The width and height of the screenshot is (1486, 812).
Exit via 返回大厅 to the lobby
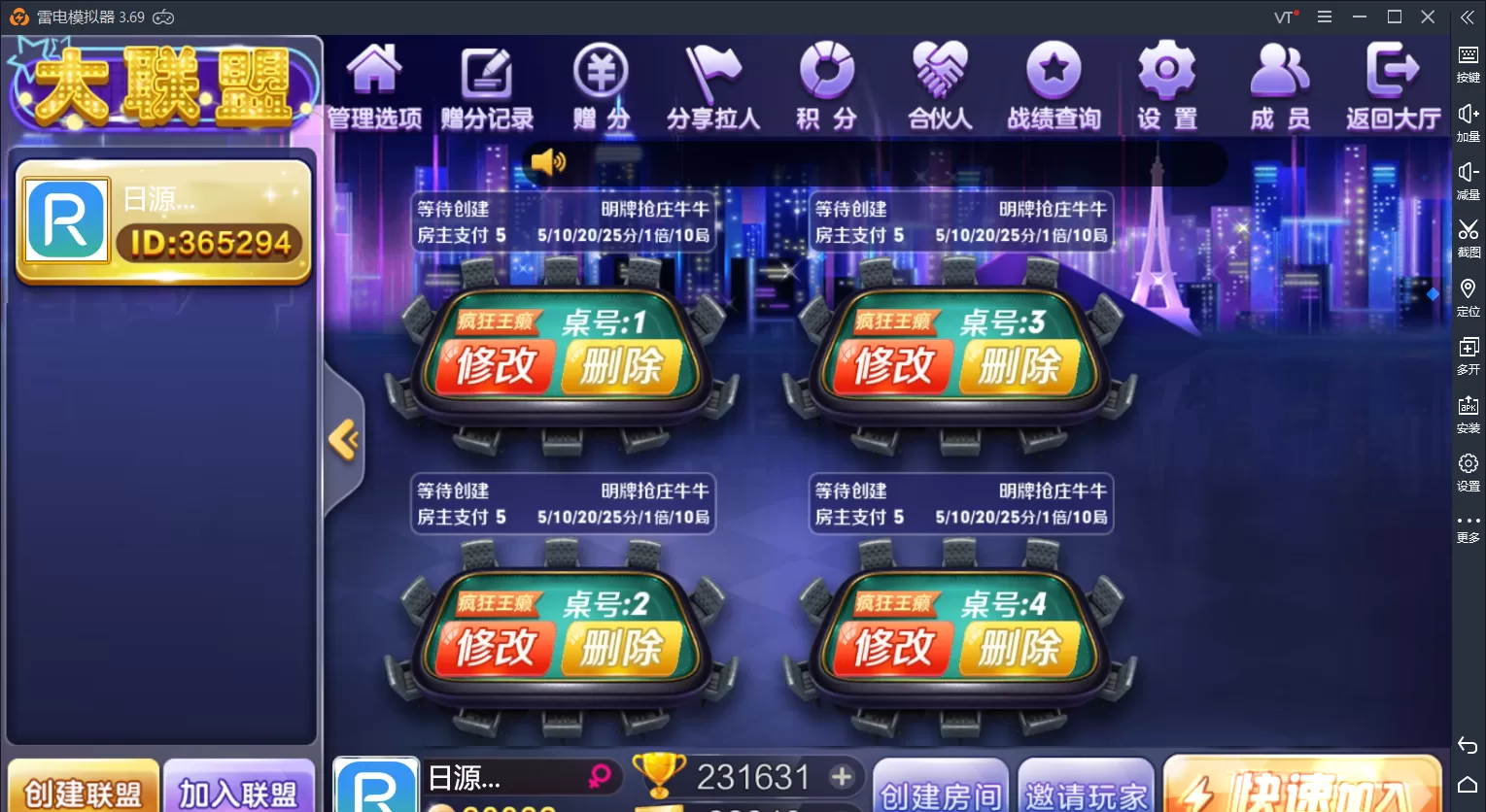coord(1392,85)
